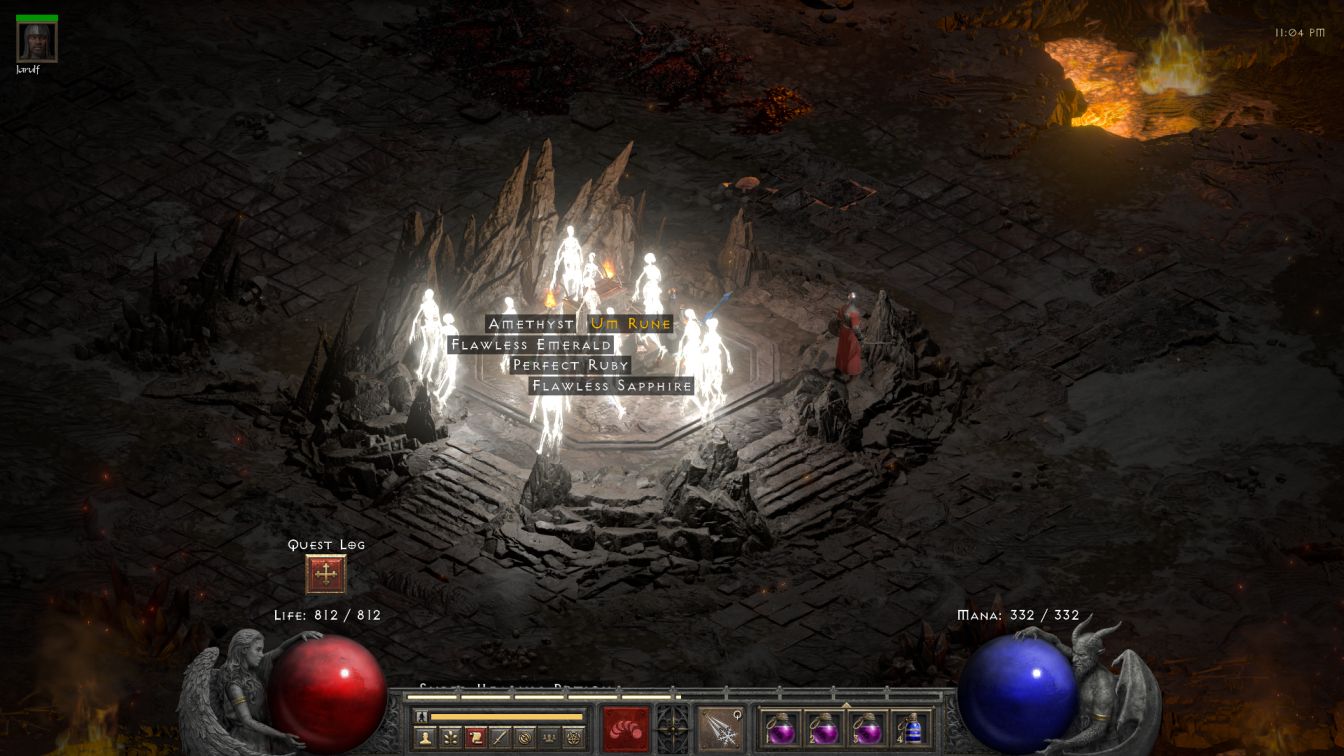Pick up the Flawless Emerald label
The height and width of the screenshot is (756, 1344).
[531, 345]
